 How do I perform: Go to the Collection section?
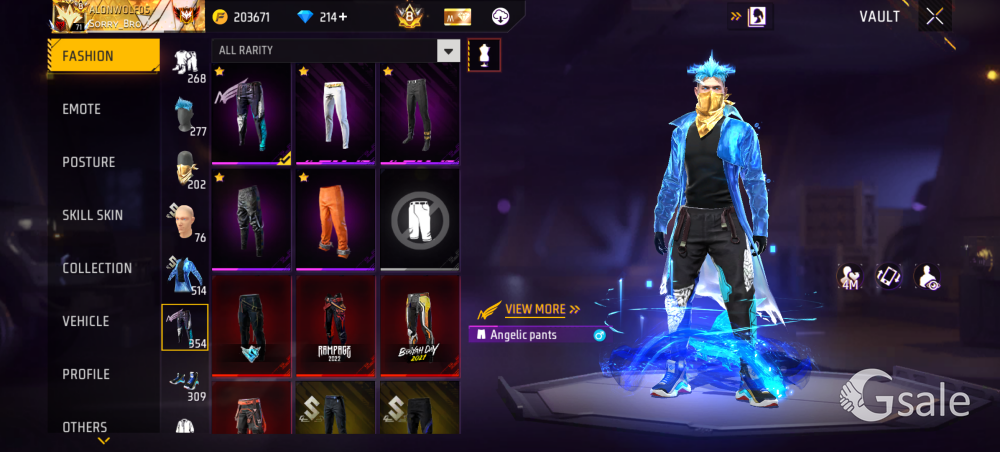coord(97,268)
